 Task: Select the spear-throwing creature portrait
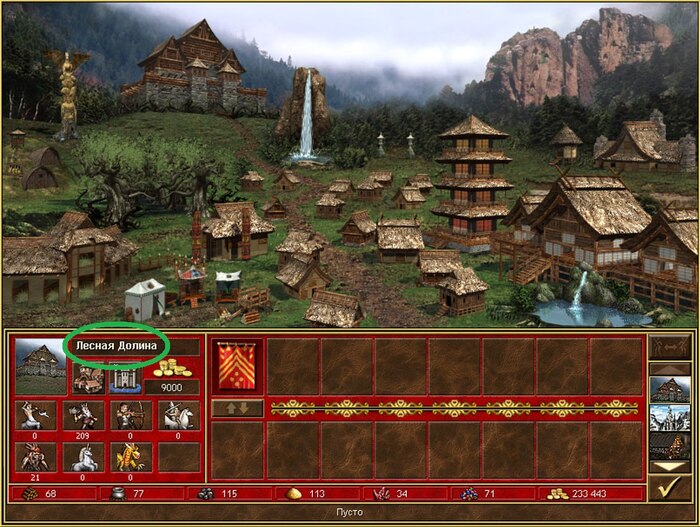pyautogui.click(x=35, y=415)
